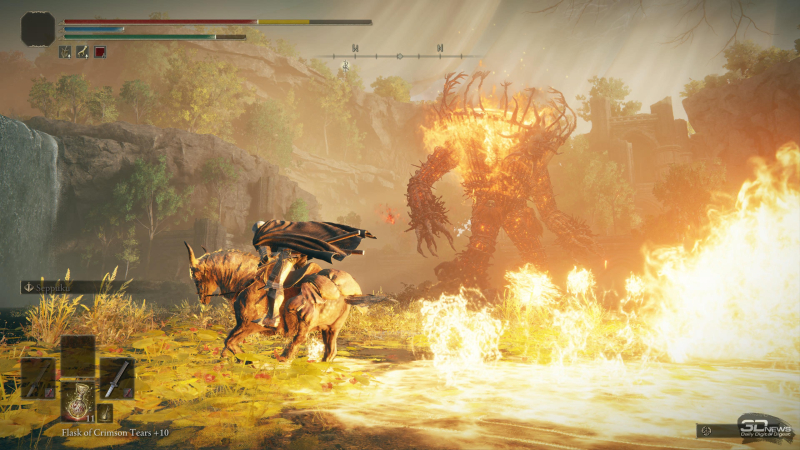Click the small pouch item slot beside the flask
The image size is (800, 450).
pos(104,412)
